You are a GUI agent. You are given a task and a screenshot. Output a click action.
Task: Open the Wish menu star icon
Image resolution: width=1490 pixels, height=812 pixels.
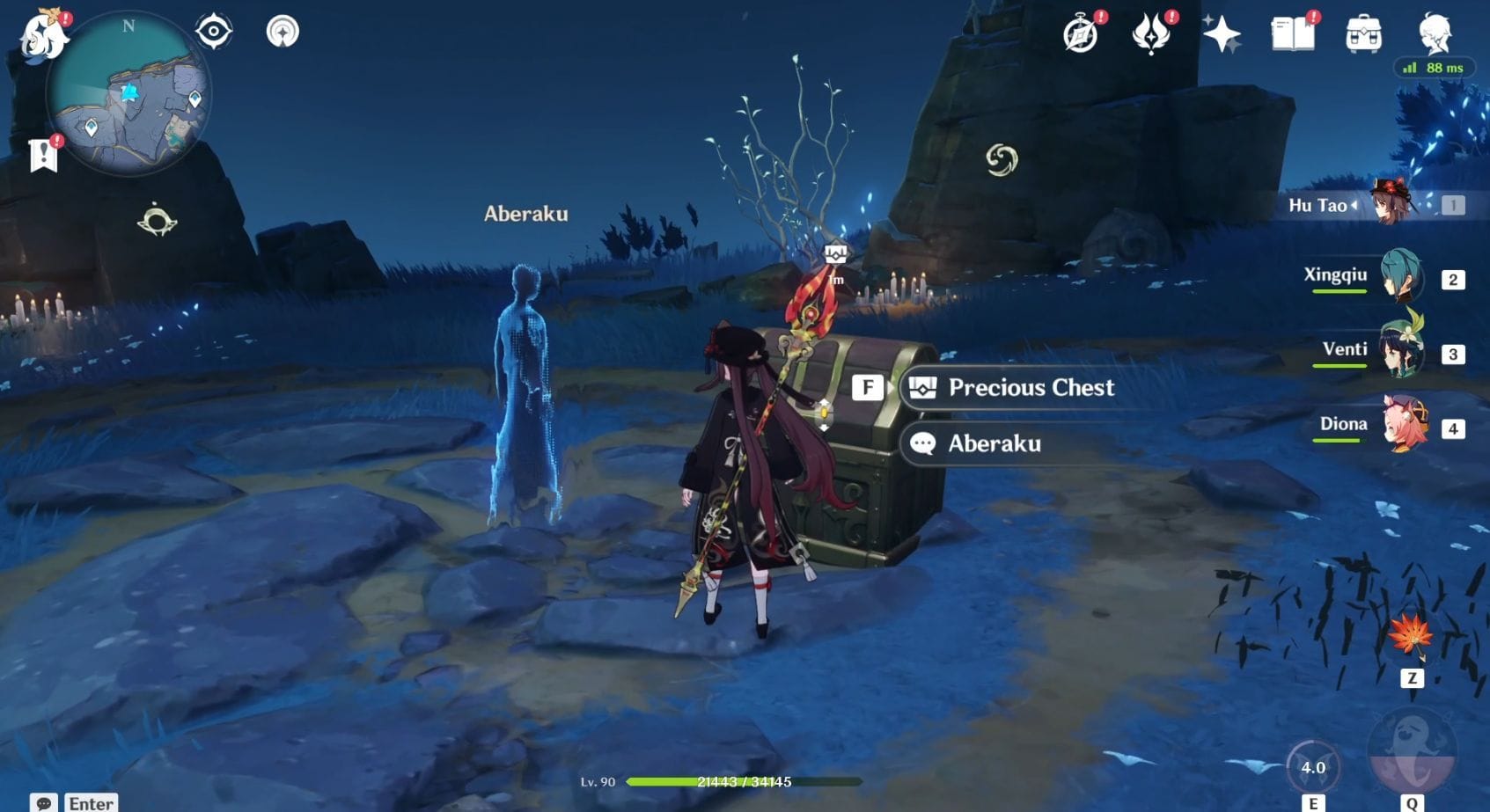[x=1223, y=34]
